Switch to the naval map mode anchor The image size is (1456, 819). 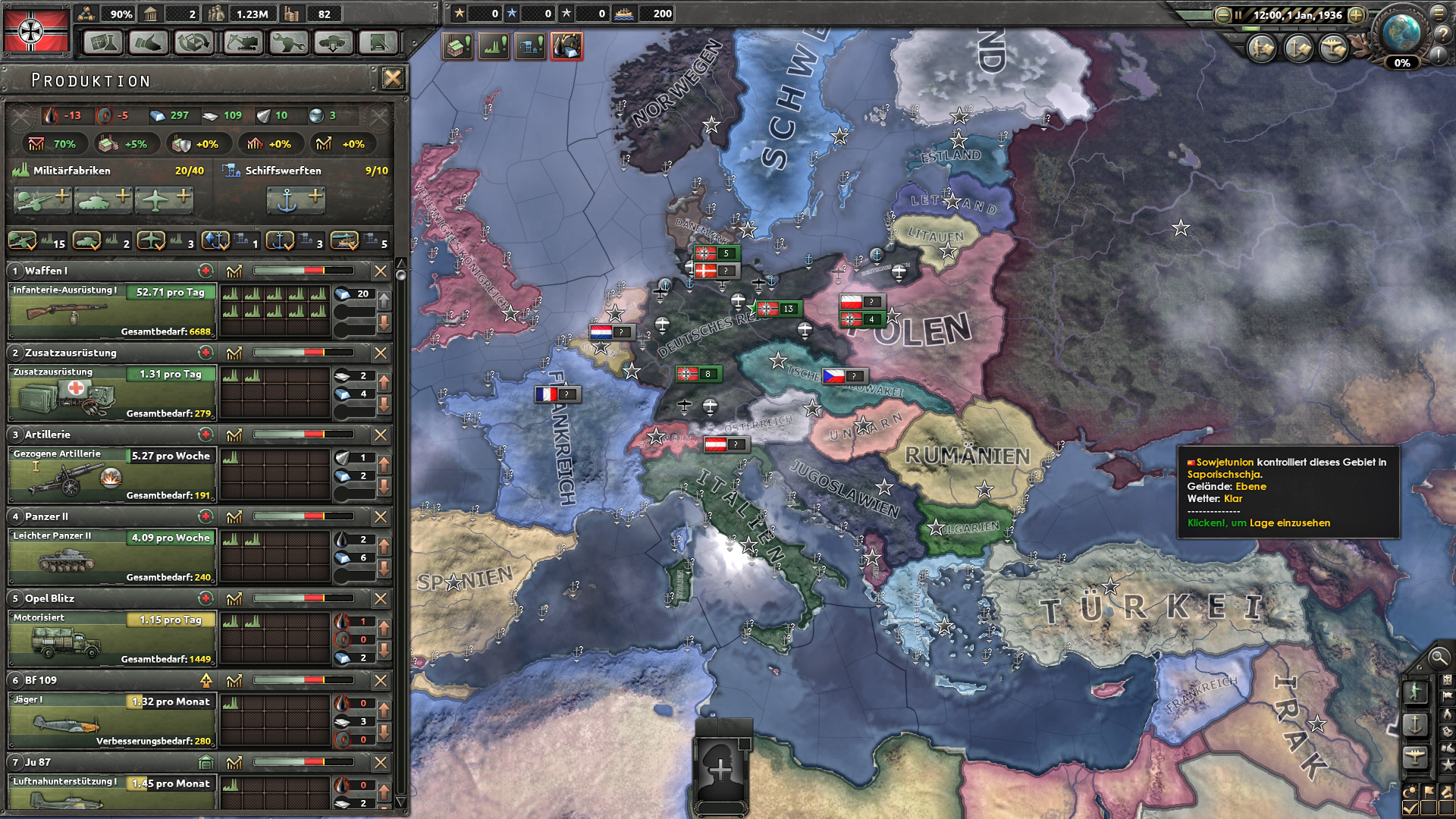(x=1415, y=724)
